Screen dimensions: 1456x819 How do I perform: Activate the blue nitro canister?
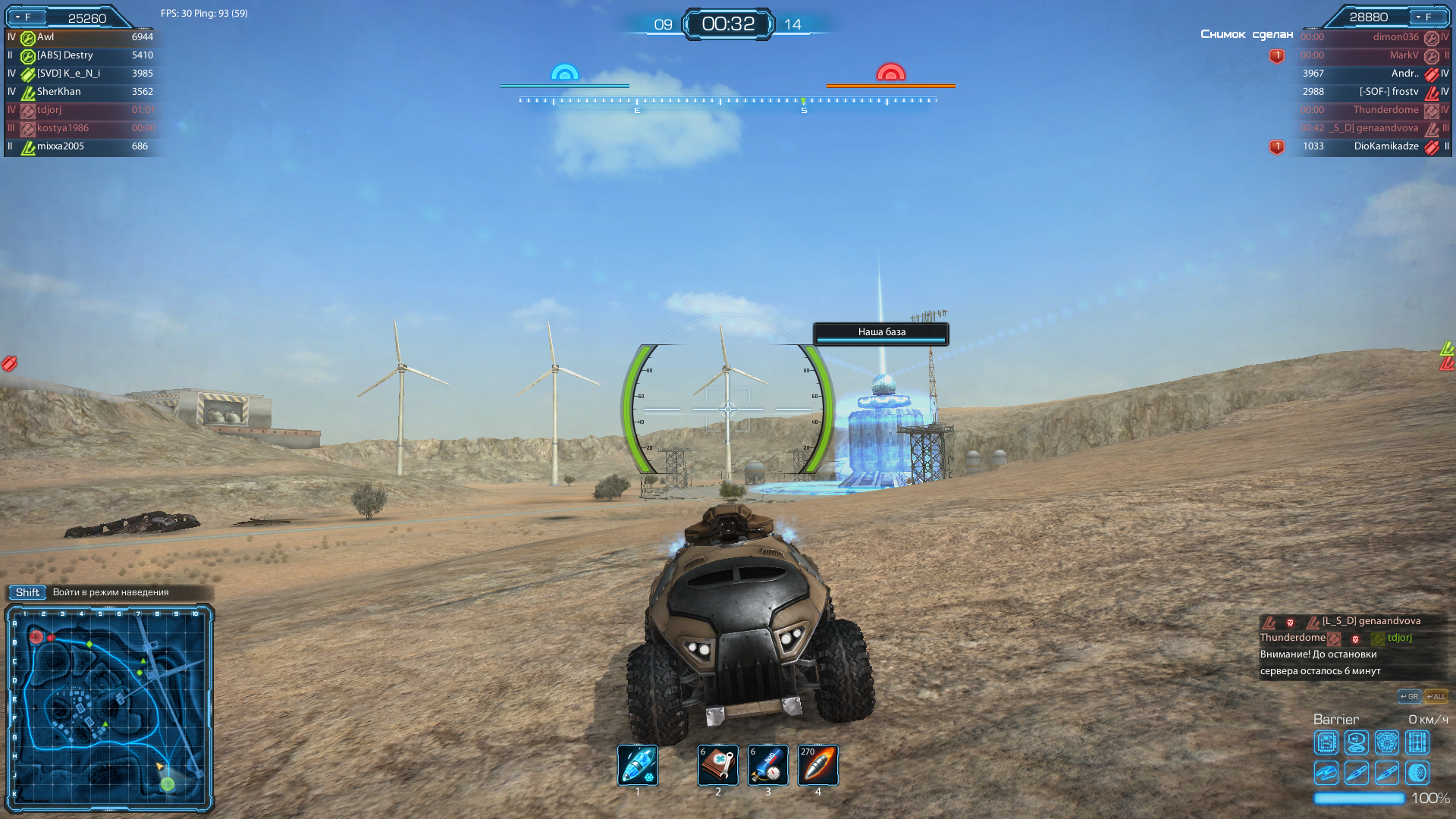point(767,764)
